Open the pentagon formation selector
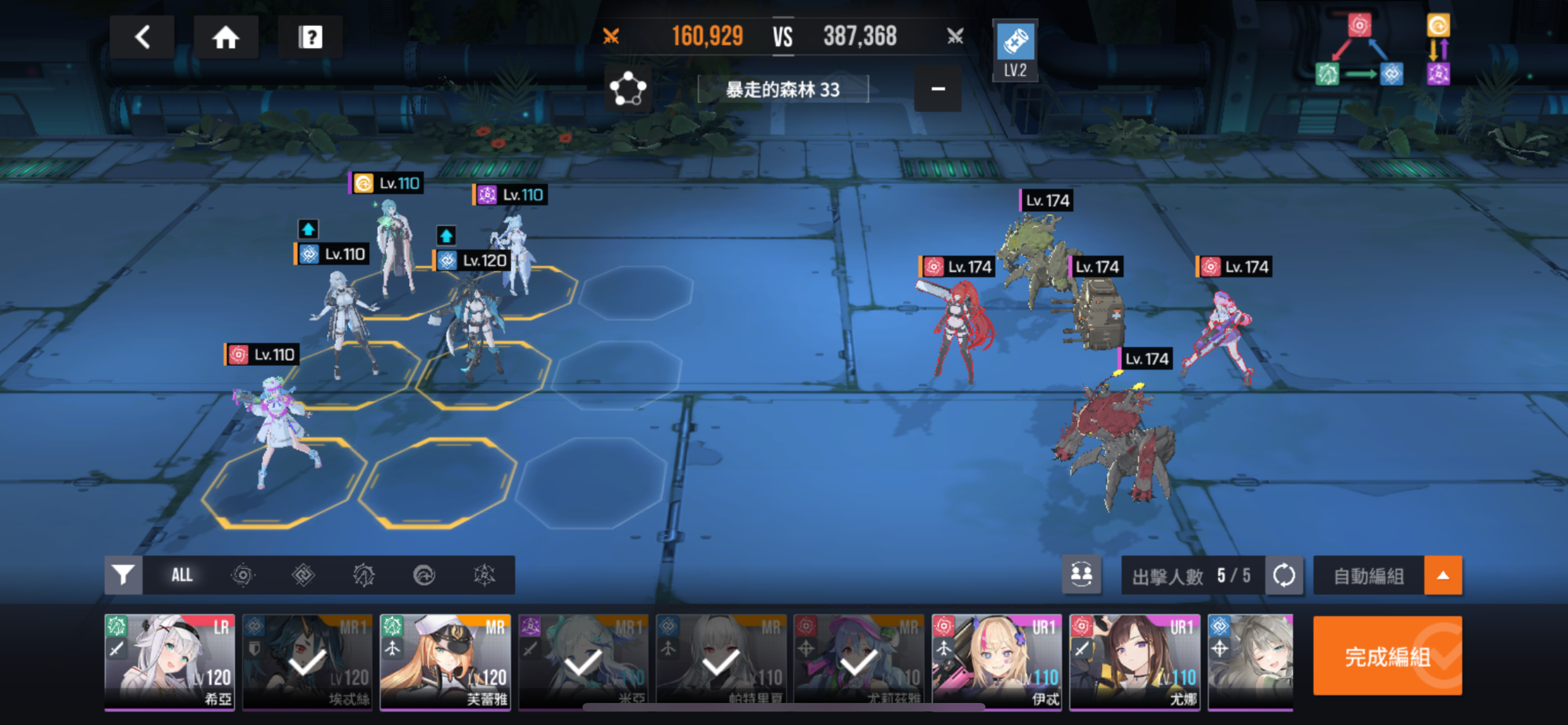The image size is (1568, 725). [x=628, y=89]
